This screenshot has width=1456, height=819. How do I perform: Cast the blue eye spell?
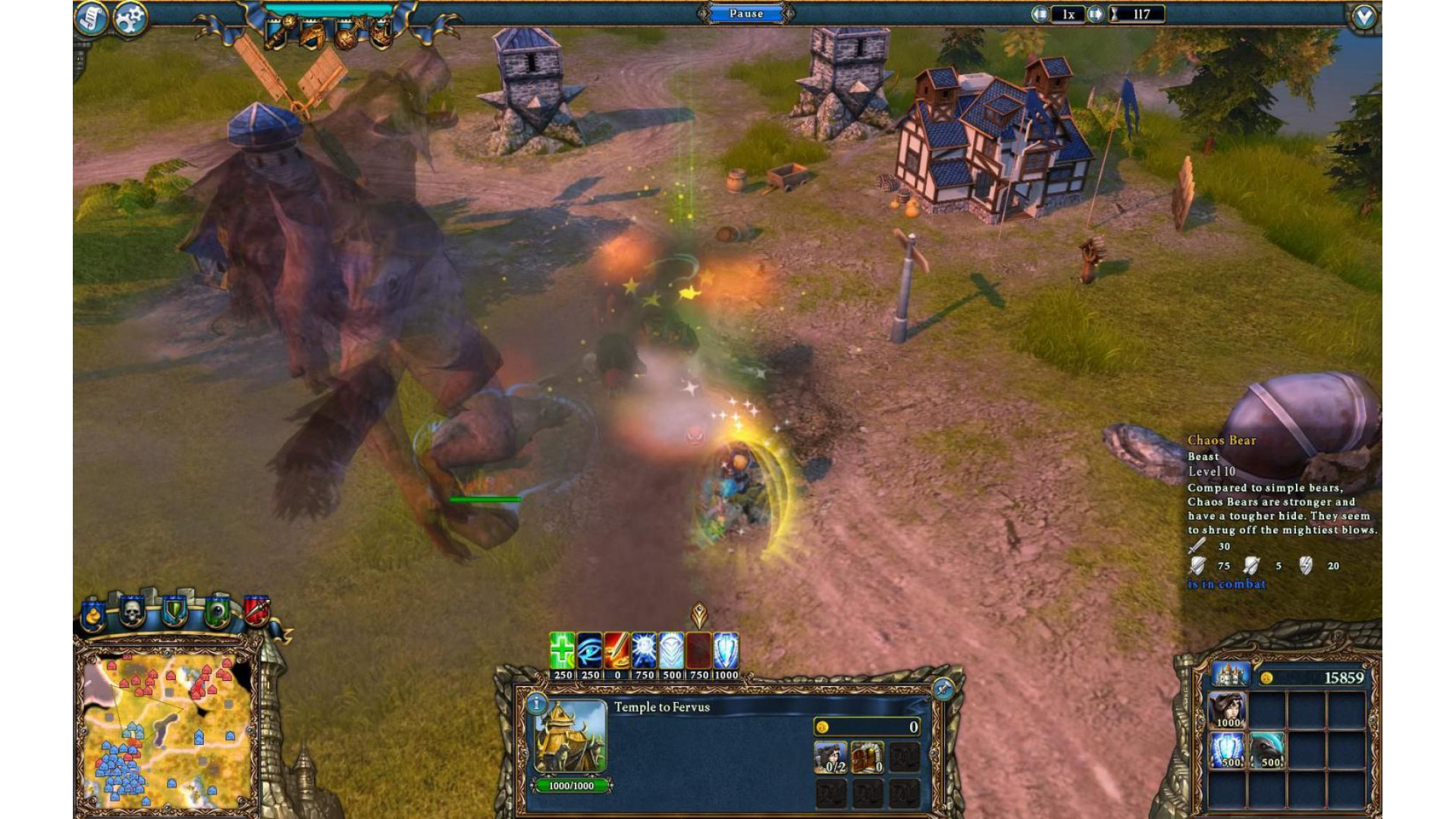pos(589,651)
